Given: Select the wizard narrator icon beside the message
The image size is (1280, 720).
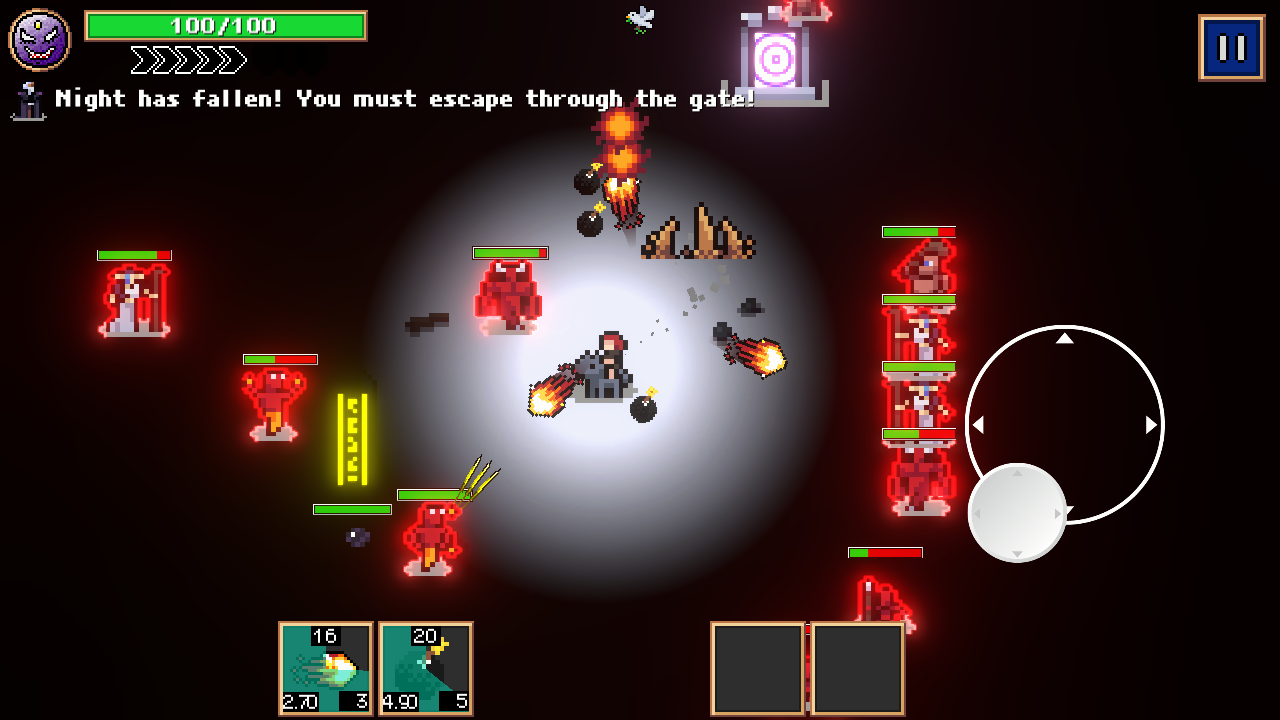Looking at the screenshot, I should pos(28,101).
